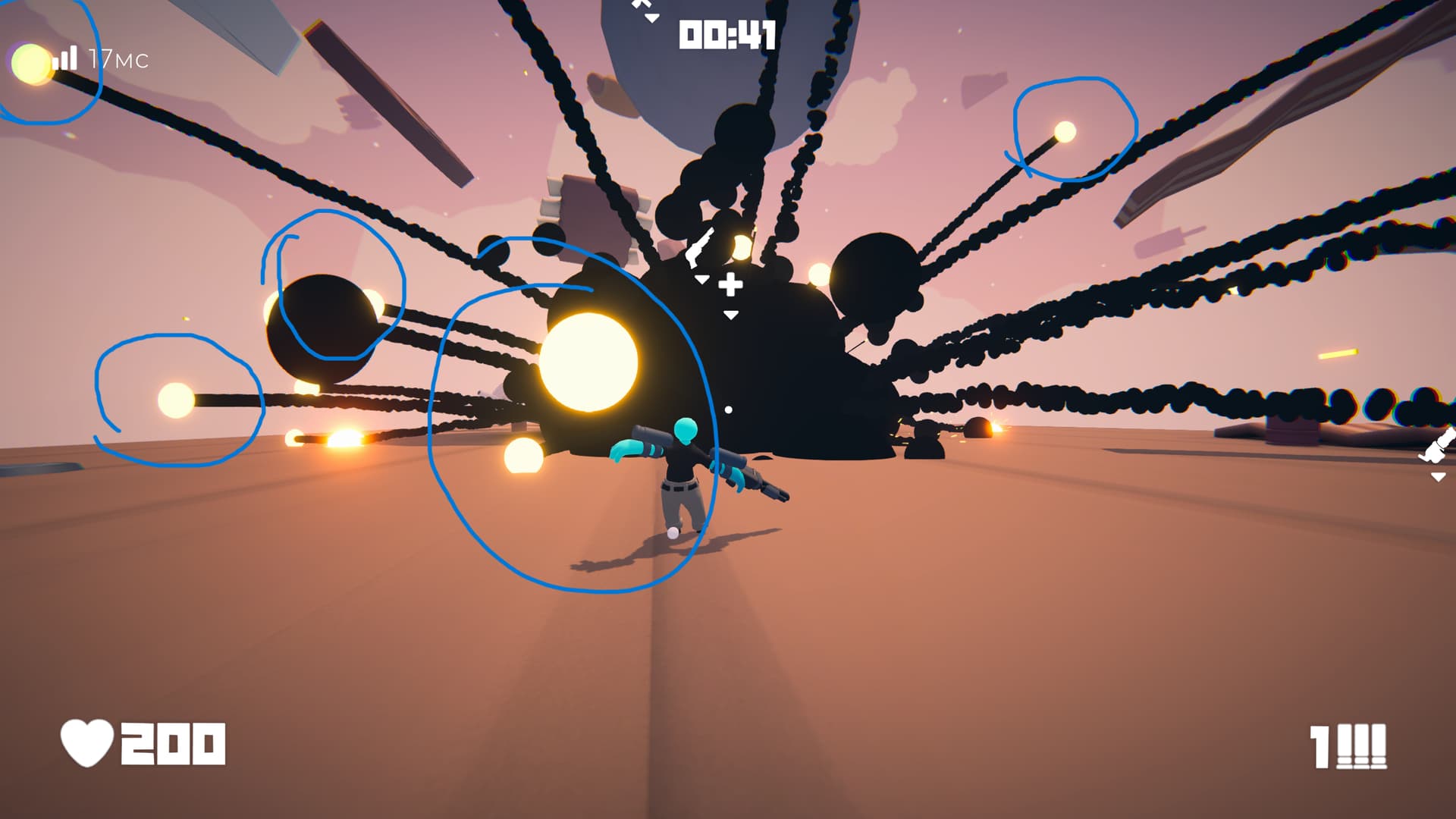The width and height of the screenshot is (1456, 819).
Task: Toggle the glowing orb circled at top right
Action: 1065,130
